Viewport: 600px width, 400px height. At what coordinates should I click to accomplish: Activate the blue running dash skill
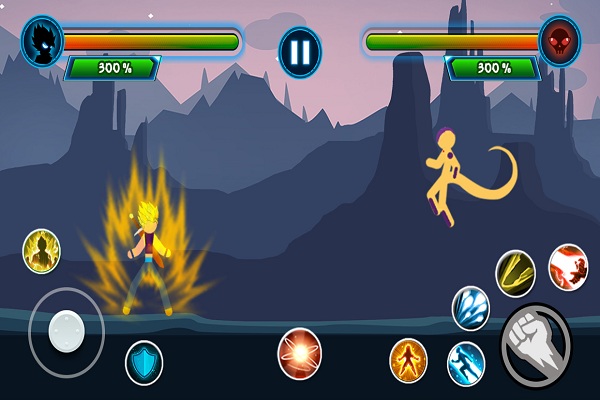[x=466, y=362]
